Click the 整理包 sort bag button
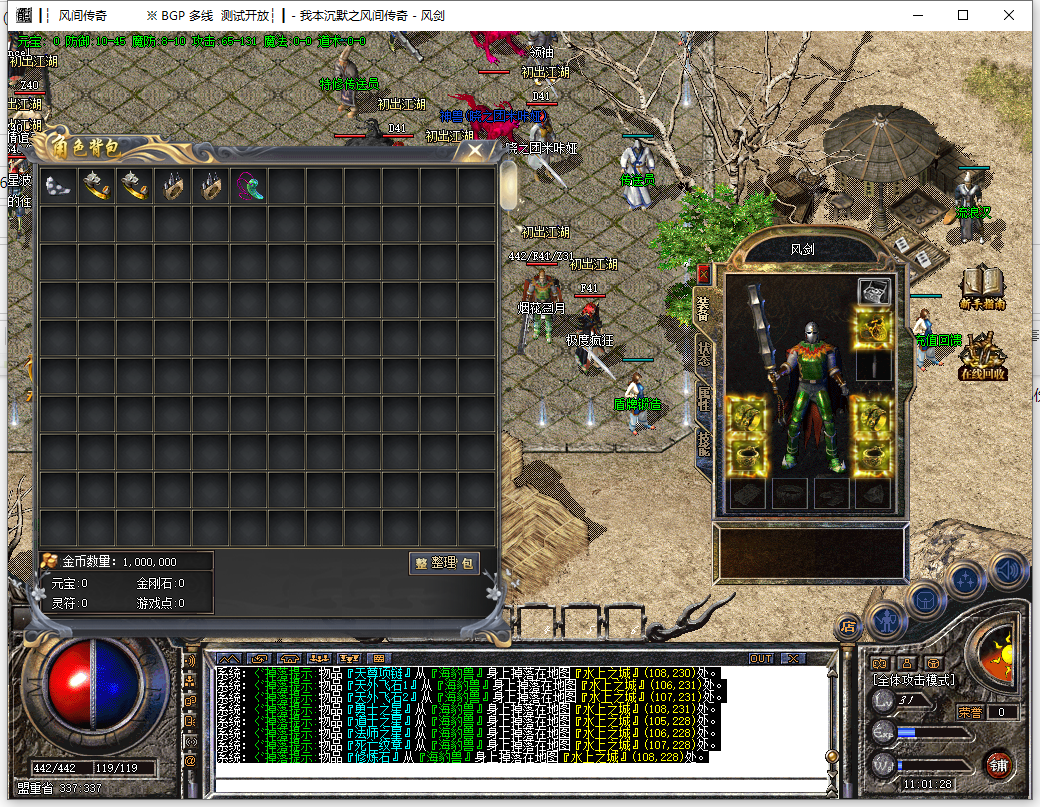Viewport: 1040px width, 807px height. (444, 563)
